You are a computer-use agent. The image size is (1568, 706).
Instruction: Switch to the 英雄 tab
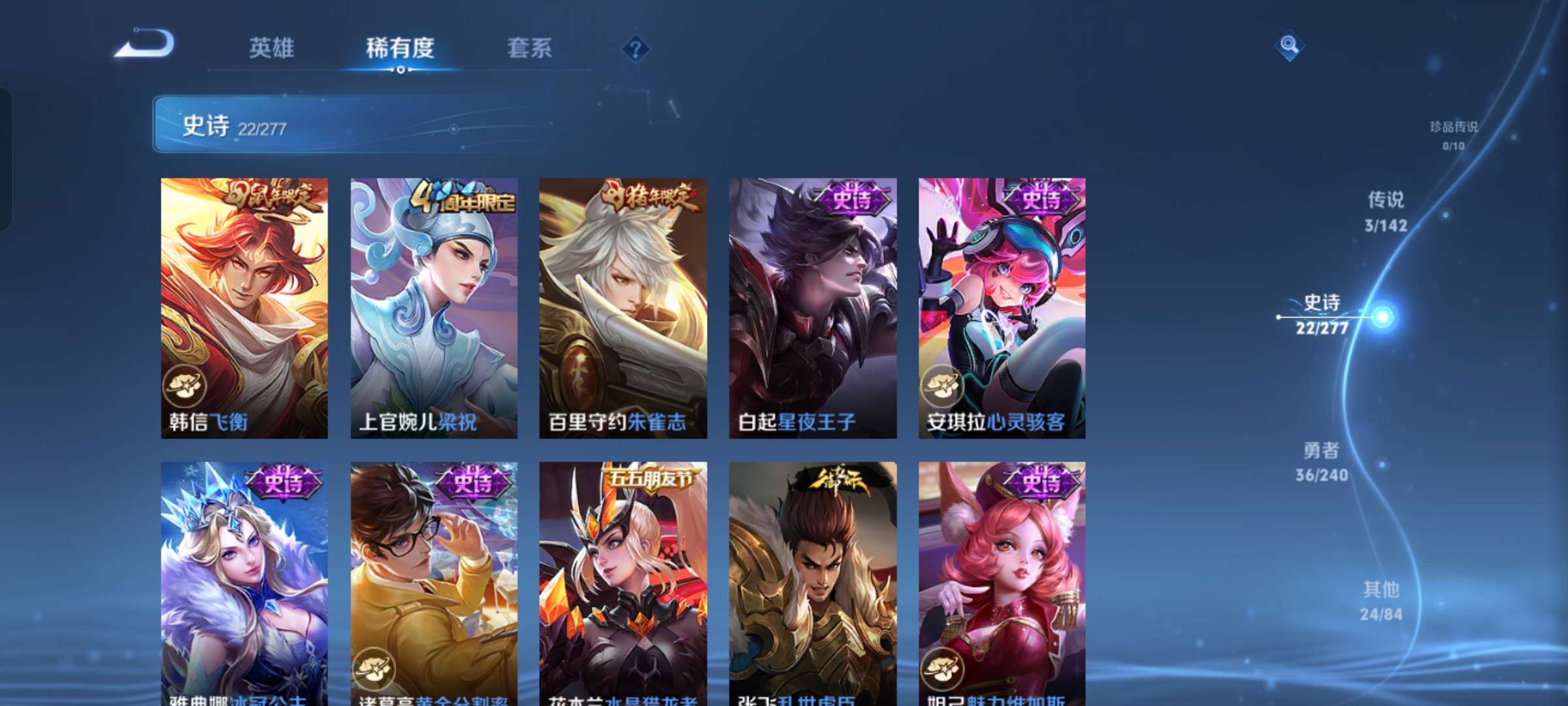(x=271, y=47)
